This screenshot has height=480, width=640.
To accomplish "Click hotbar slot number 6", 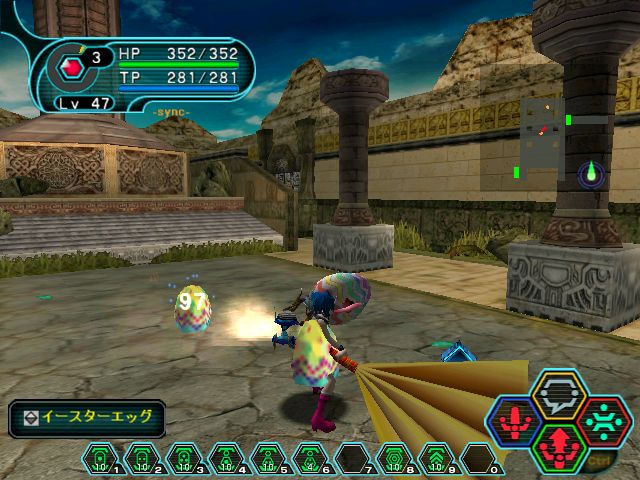I will (309, 458).
